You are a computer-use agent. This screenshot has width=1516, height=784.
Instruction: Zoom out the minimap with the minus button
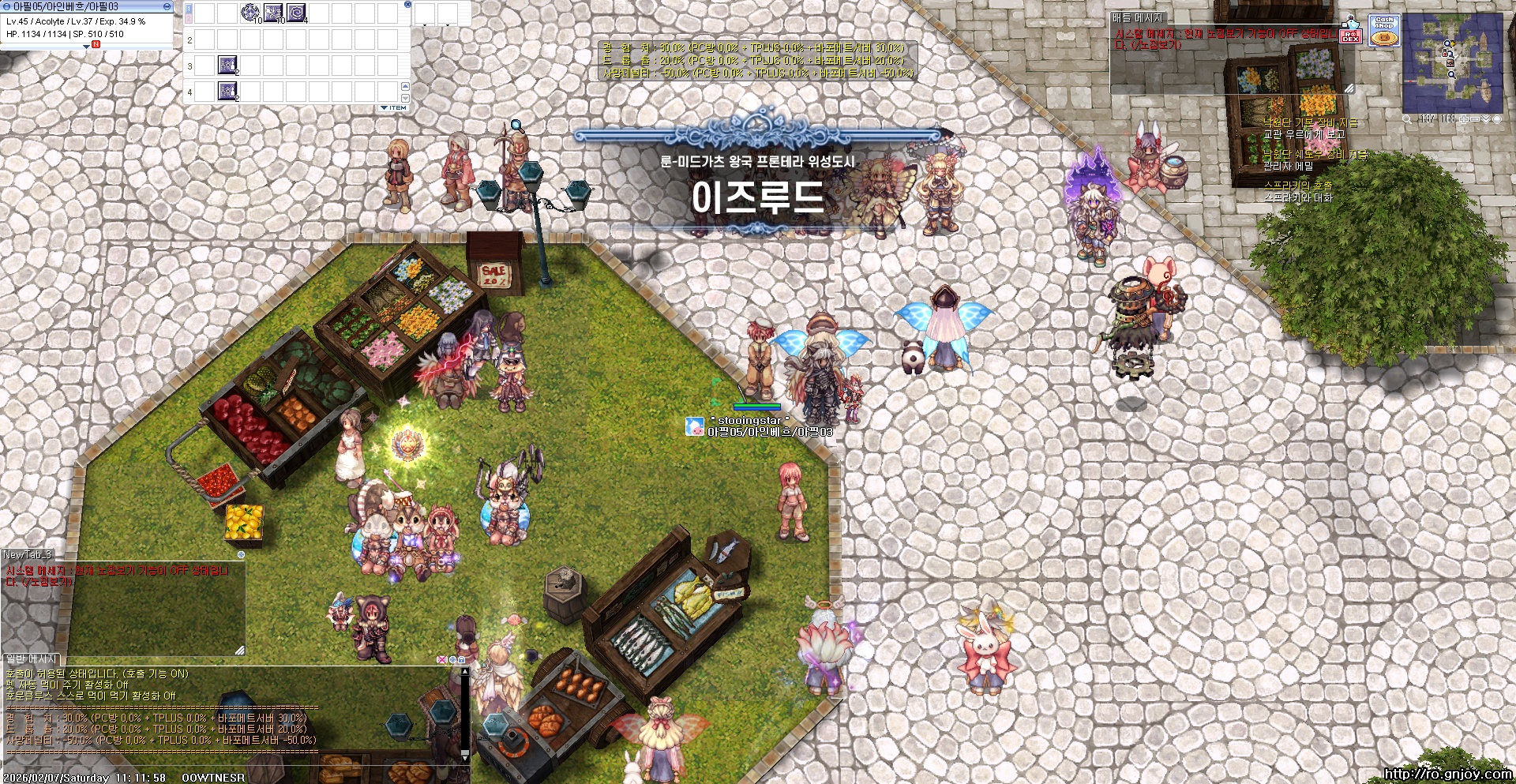(1476, 119)
